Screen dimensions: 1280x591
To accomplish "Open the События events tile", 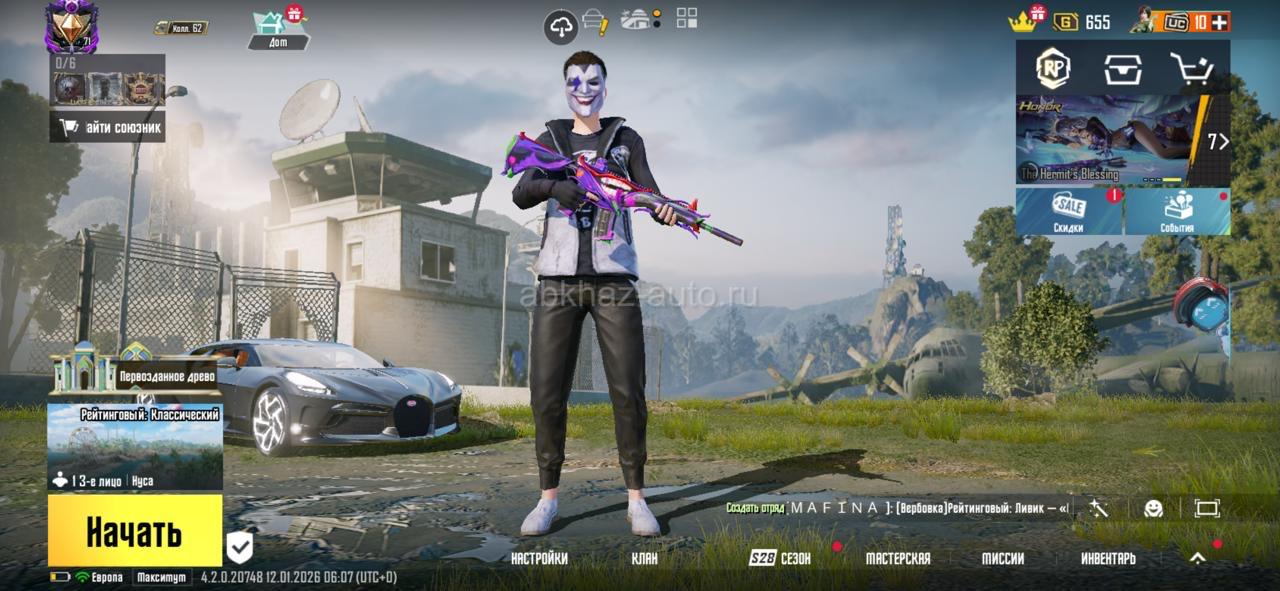I will point(1177,211).
